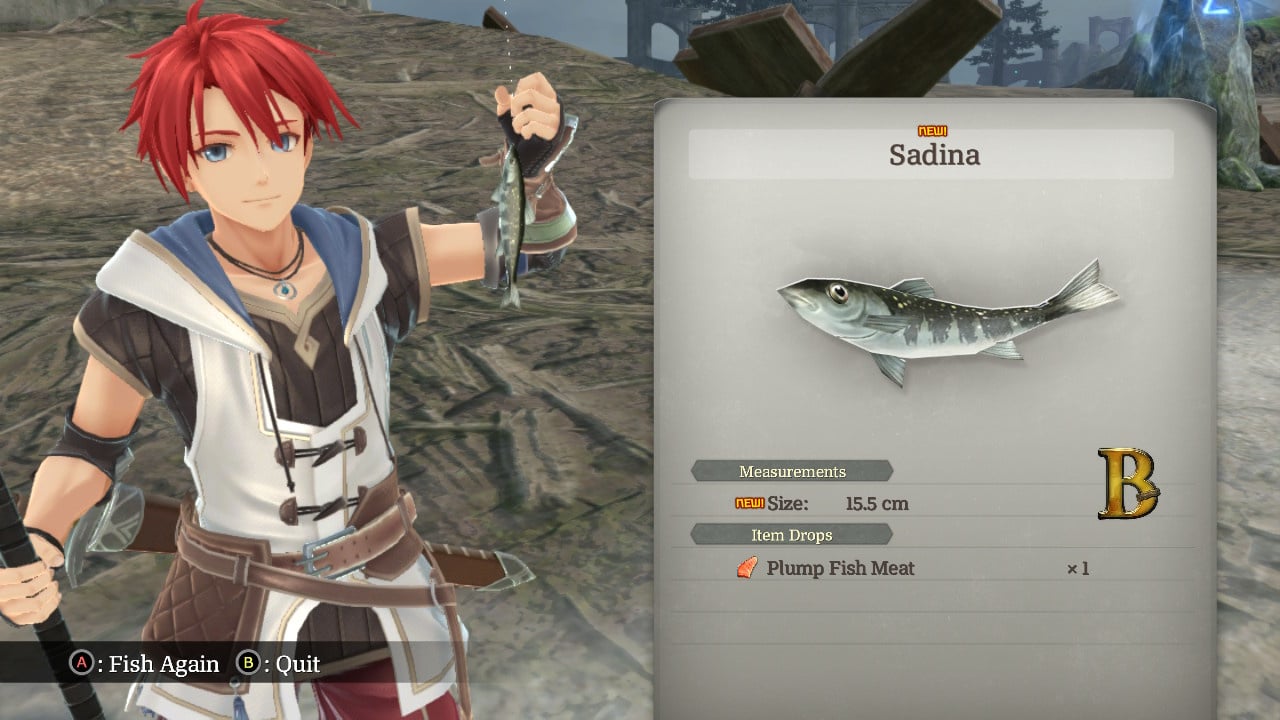This screenshot has width=1280, height=720.
Task: Select Quit to stop fishing
Action: (280, 664)
